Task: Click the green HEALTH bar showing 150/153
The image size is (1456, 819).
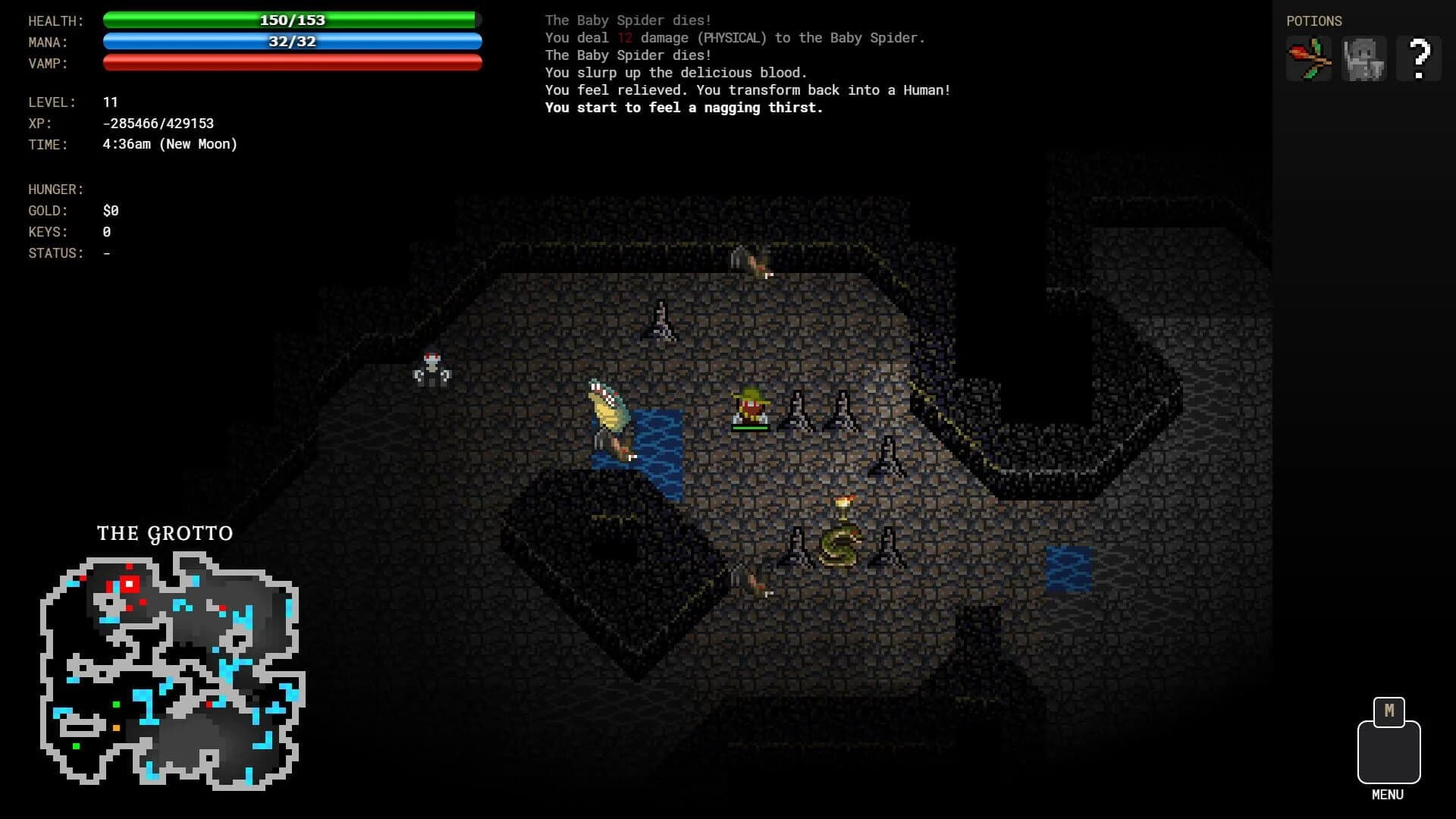Action: 292,20
